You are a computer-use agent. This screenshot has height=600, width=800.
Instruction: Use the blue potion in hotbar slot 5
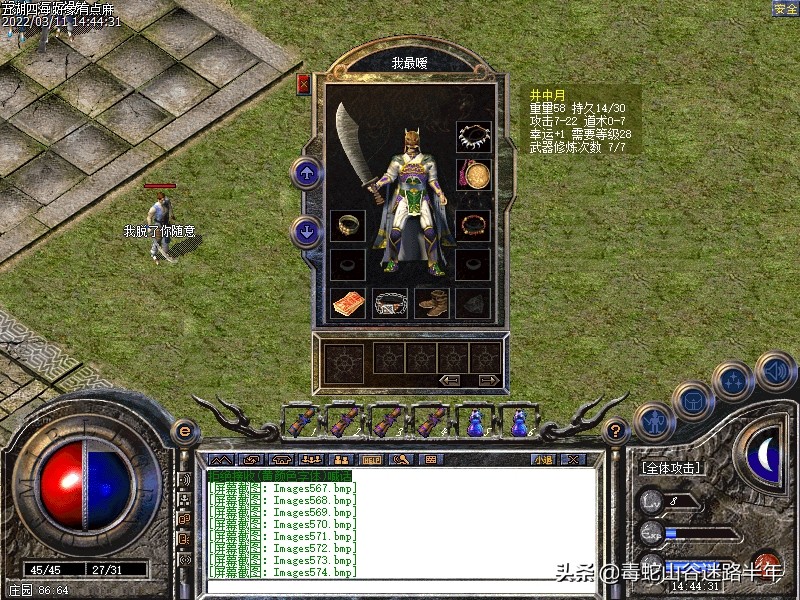pyautogui.click(x=476, y=421)
